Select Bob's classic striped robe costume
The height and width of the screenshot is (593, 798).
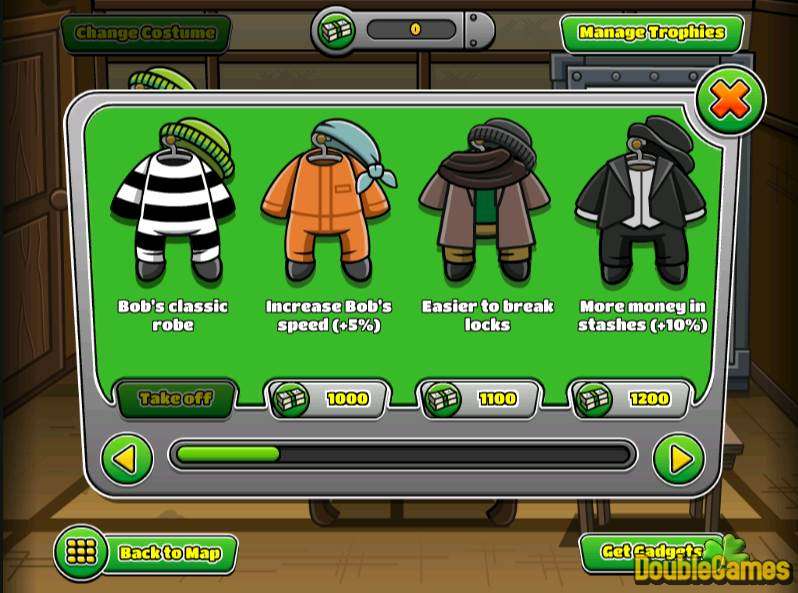173,205
